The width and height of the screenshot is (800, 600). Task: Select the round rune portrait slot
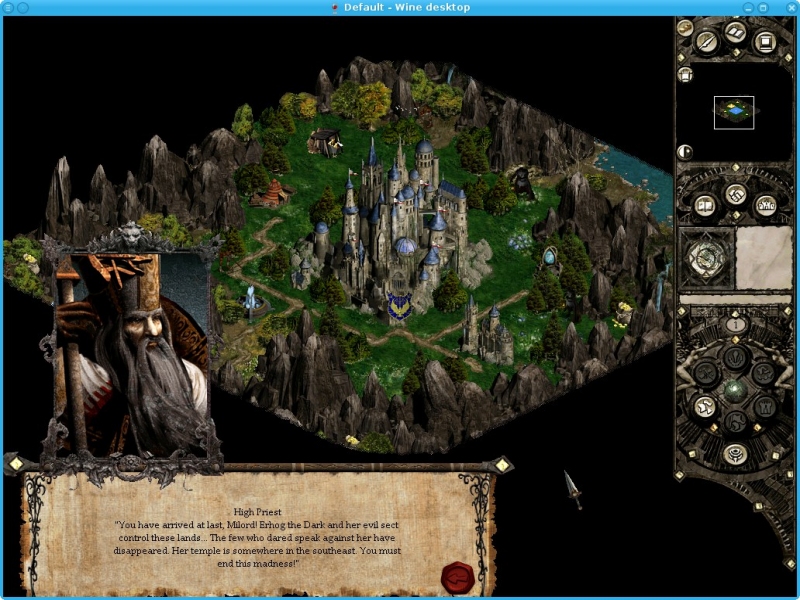[x=706, y=257]
